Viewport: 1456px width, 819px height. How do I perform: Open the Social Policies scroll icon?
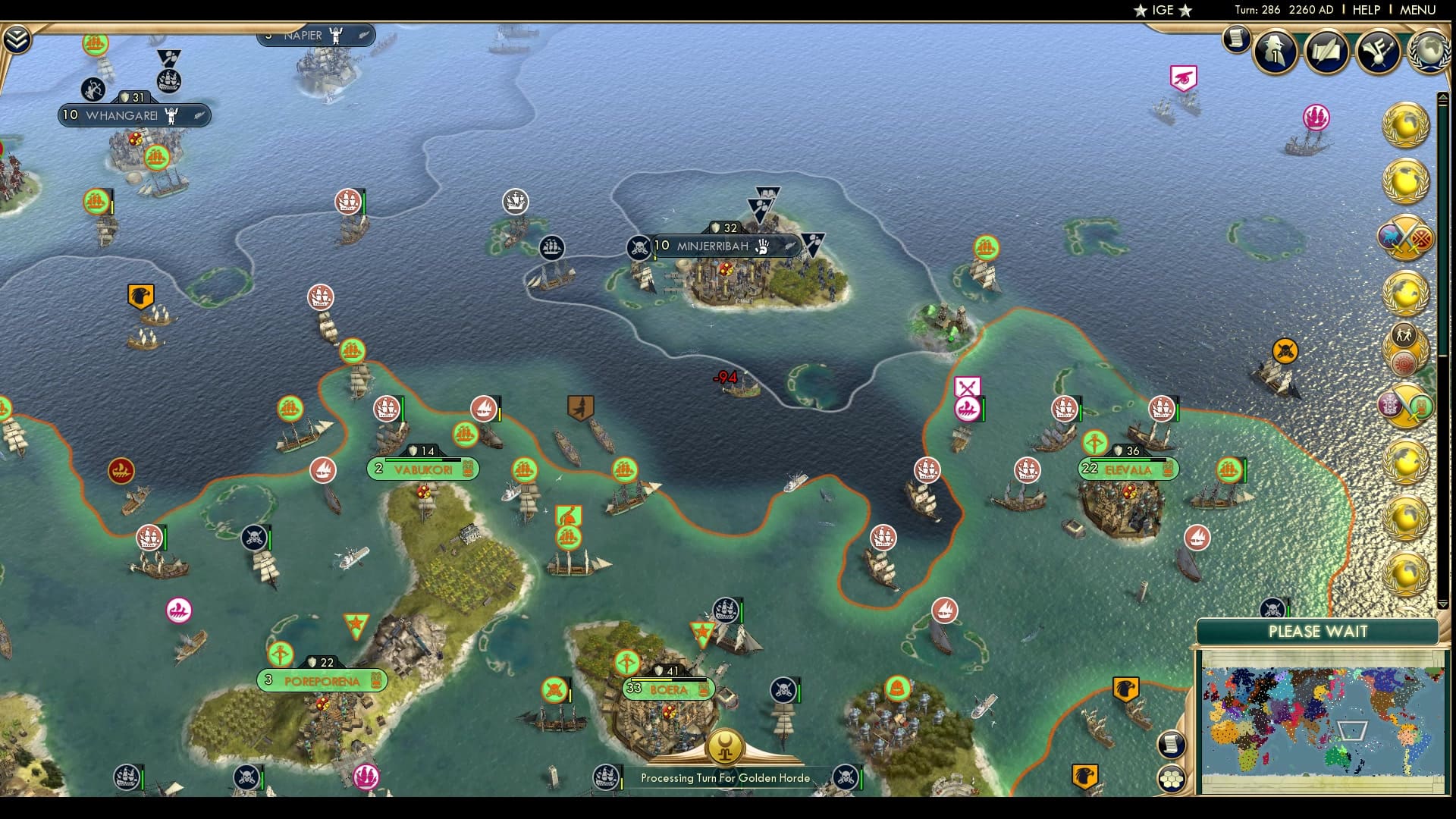tap(1325, 51)
